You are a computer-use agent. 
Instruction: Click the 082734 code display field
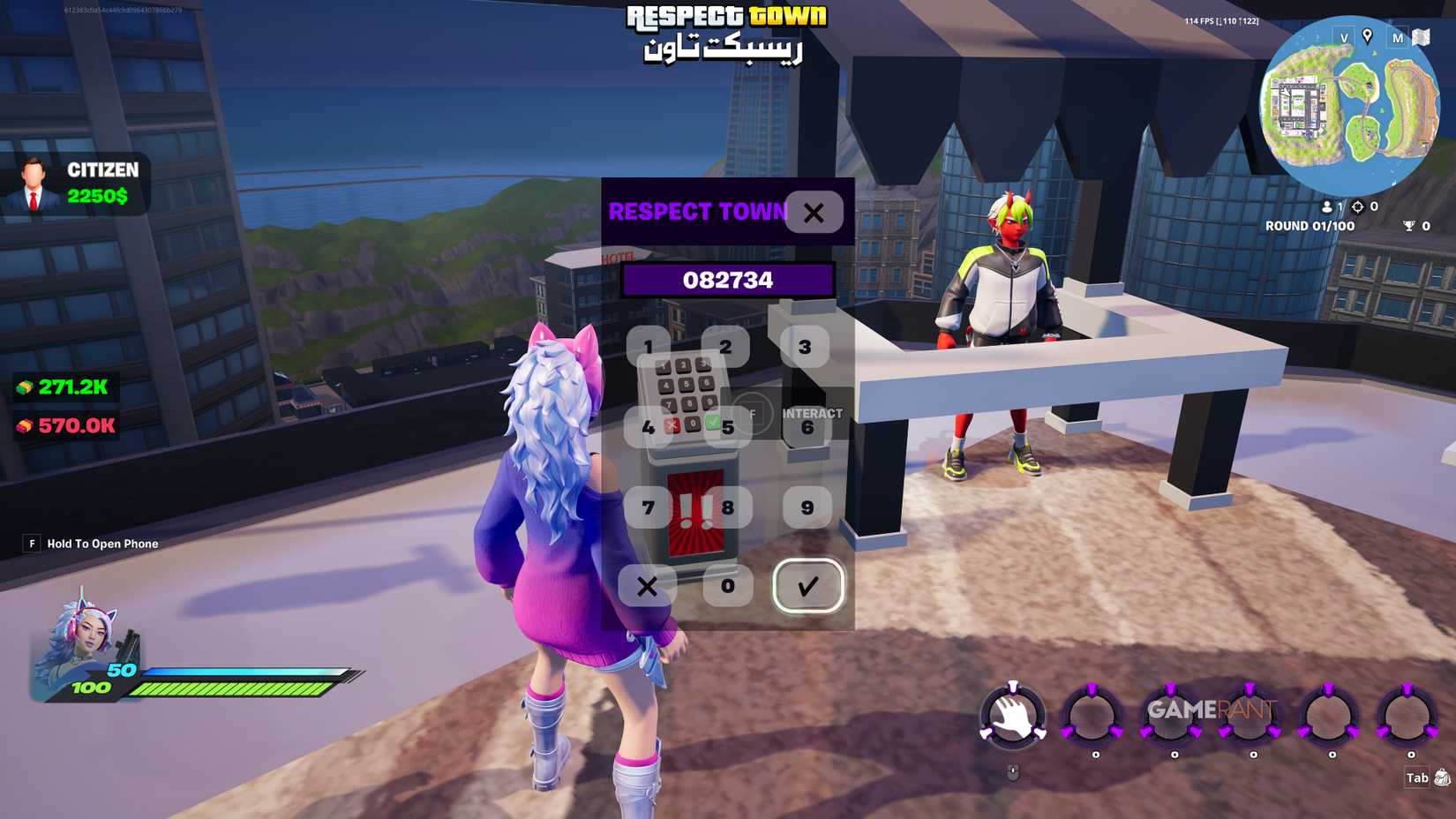click(x=729, y=281)
